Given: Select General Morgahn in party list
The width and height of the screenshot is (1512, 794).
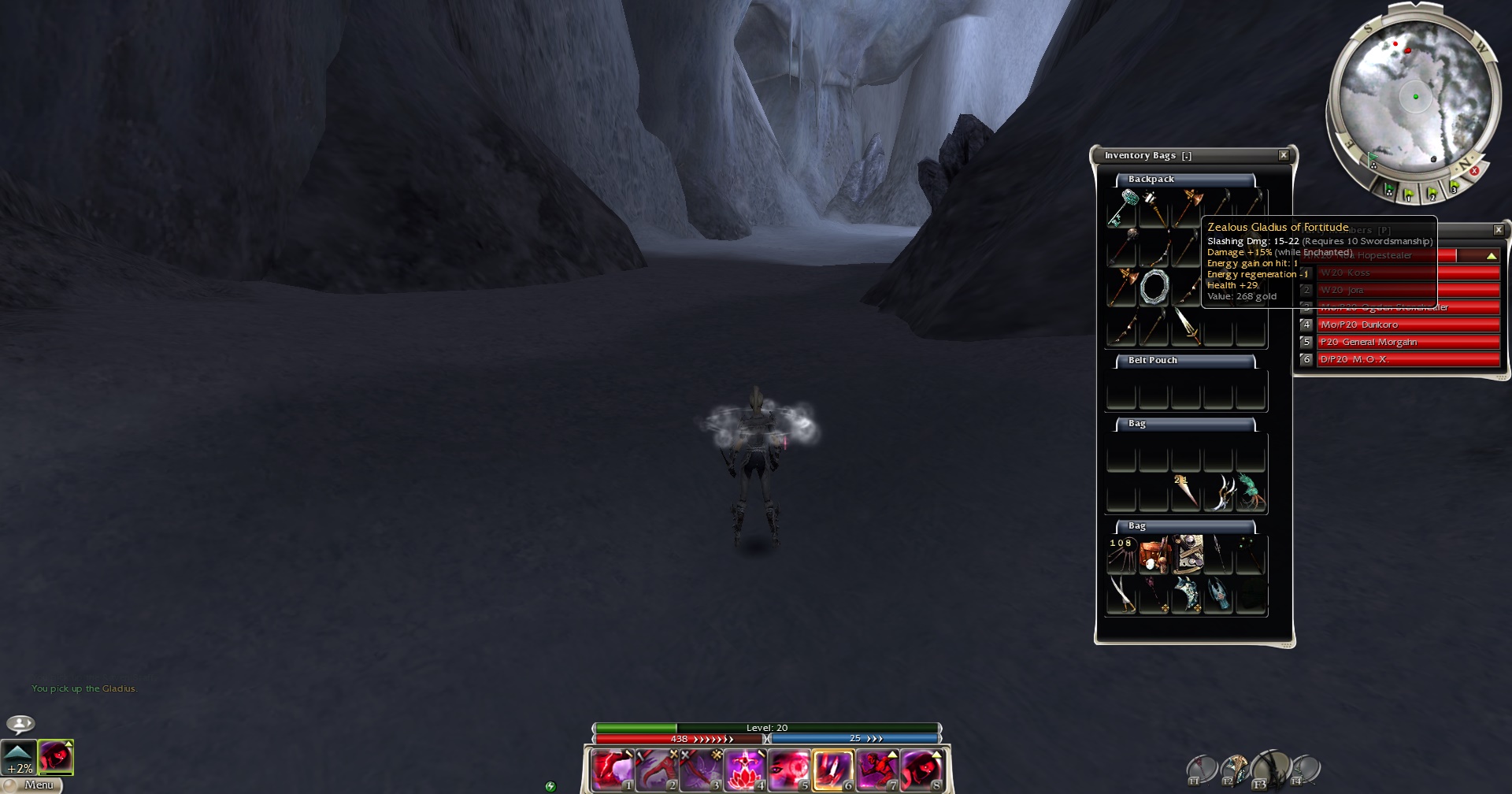Looking at the screenshot, I should [1407, 342].
